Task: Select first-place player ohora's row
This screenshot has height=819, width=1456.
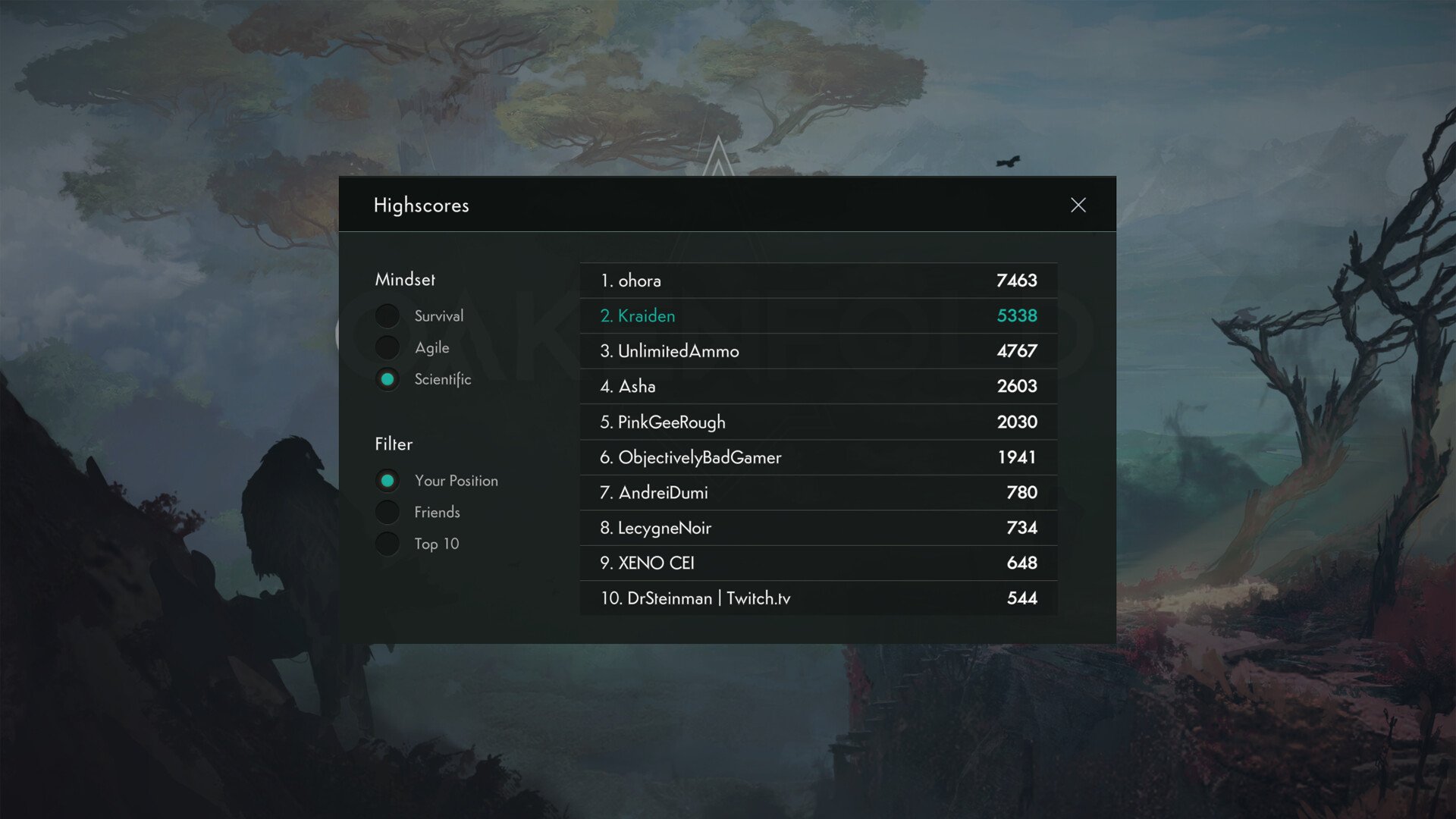Action: [818, 281]
